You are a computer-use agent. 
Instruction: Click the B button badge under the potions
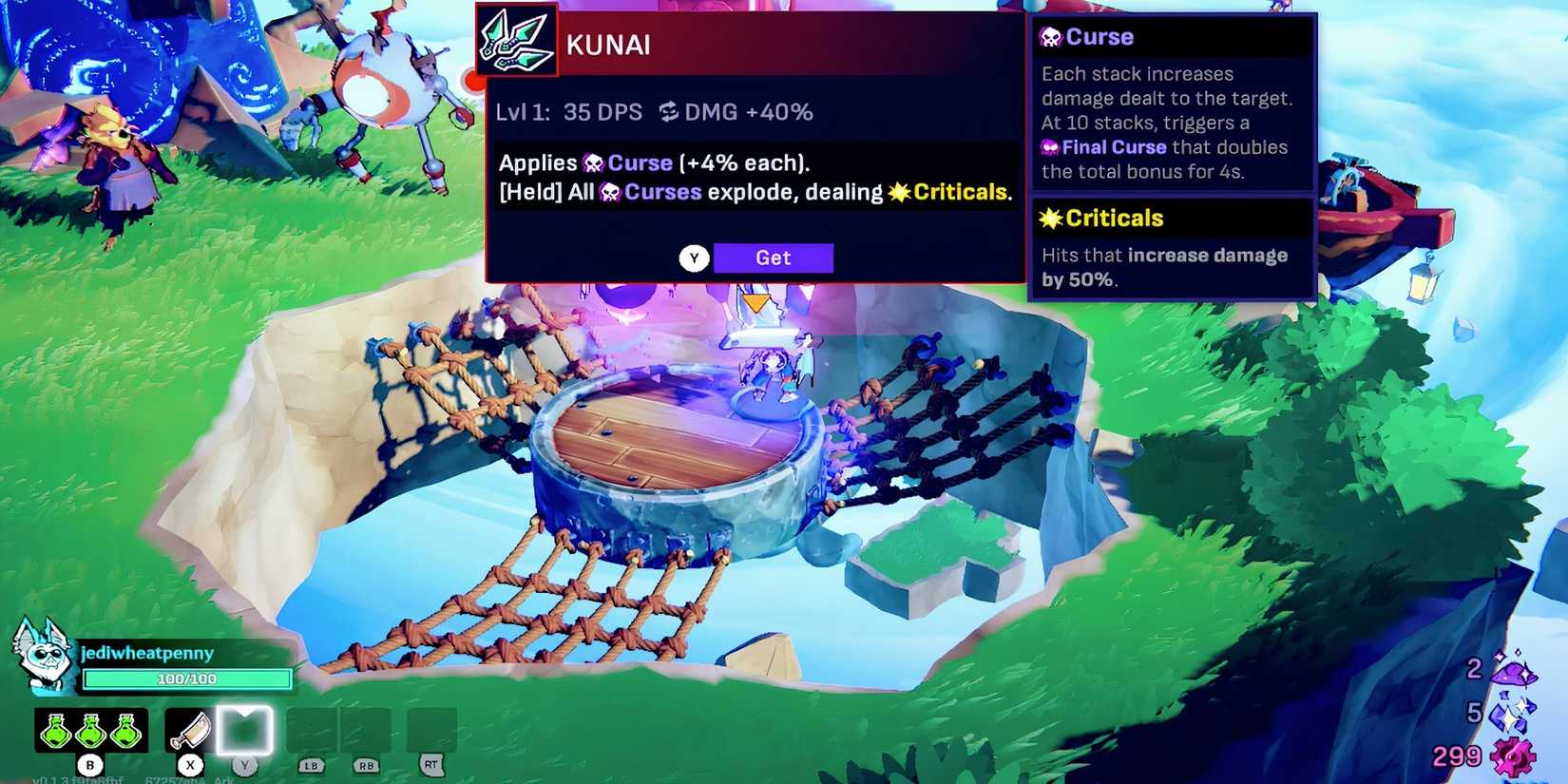[90, 763]
